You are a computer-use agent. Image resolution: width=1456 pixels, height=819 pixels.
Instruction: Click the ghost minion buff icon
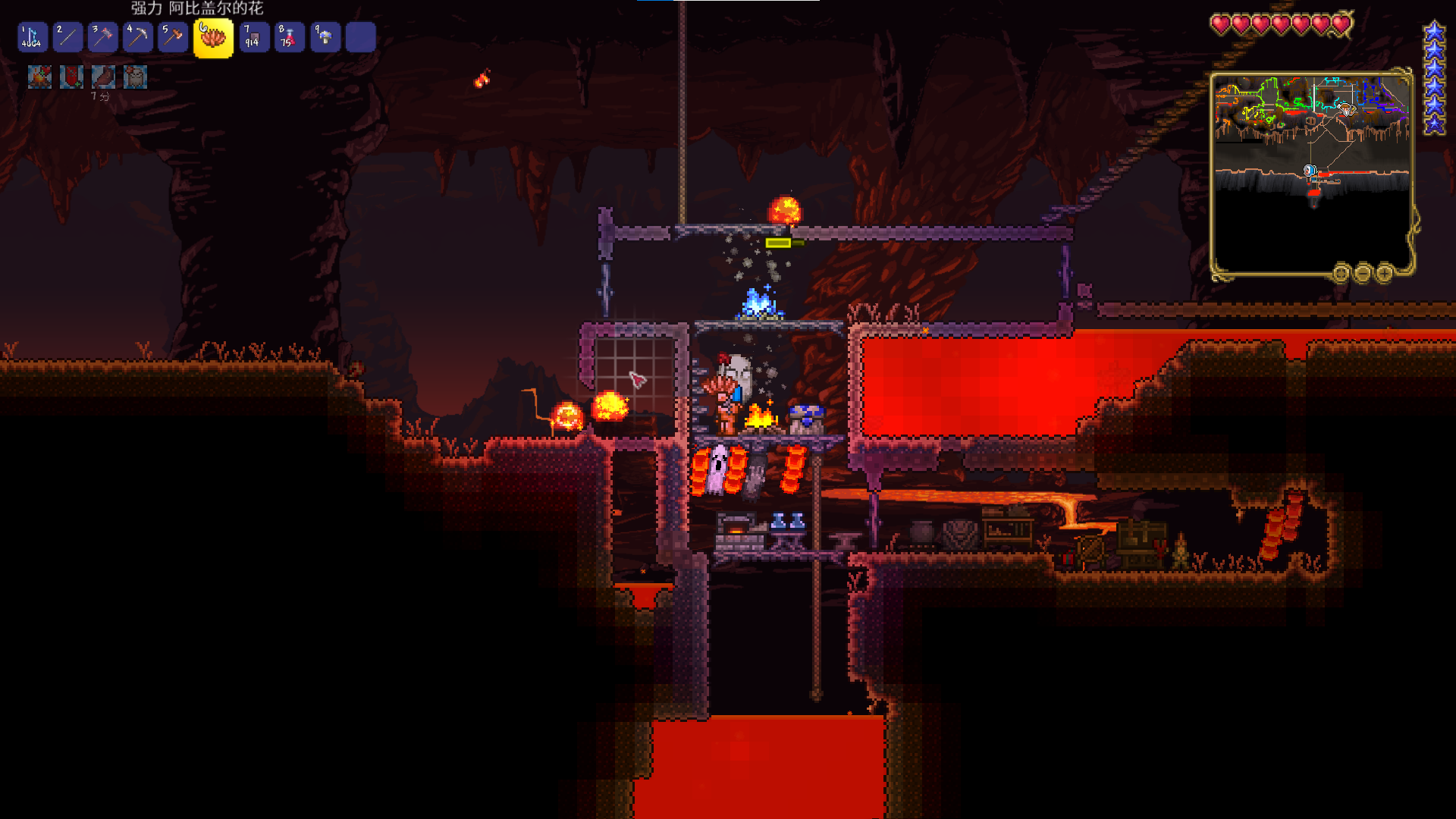(x=135, y=77)
